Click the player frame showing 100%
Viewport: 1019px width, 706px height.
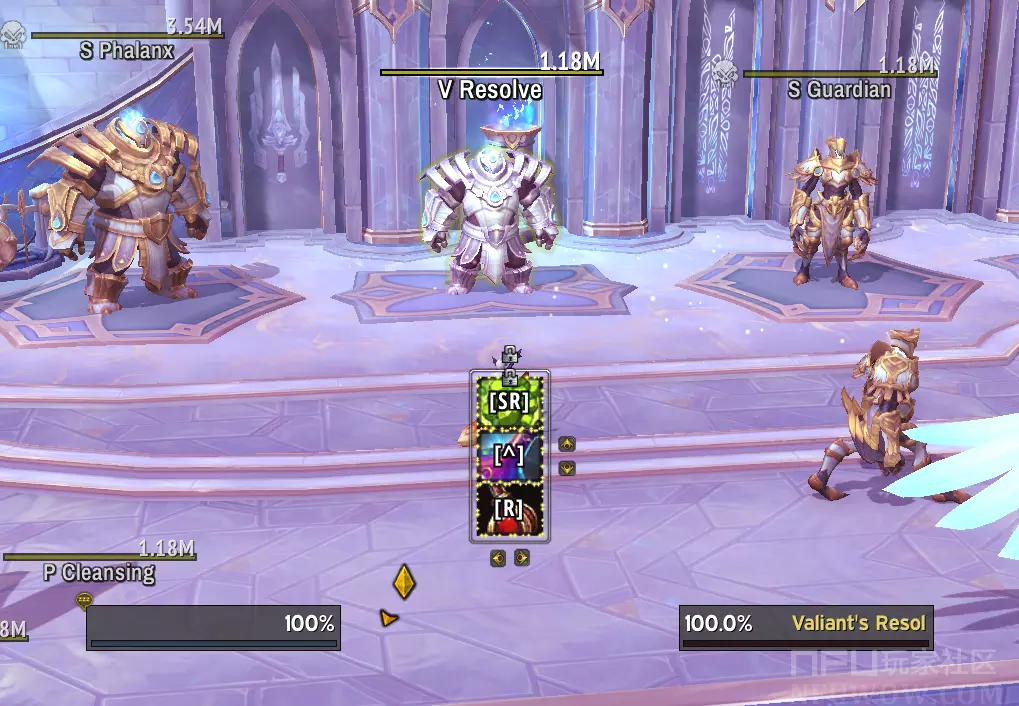coord(213,627)
